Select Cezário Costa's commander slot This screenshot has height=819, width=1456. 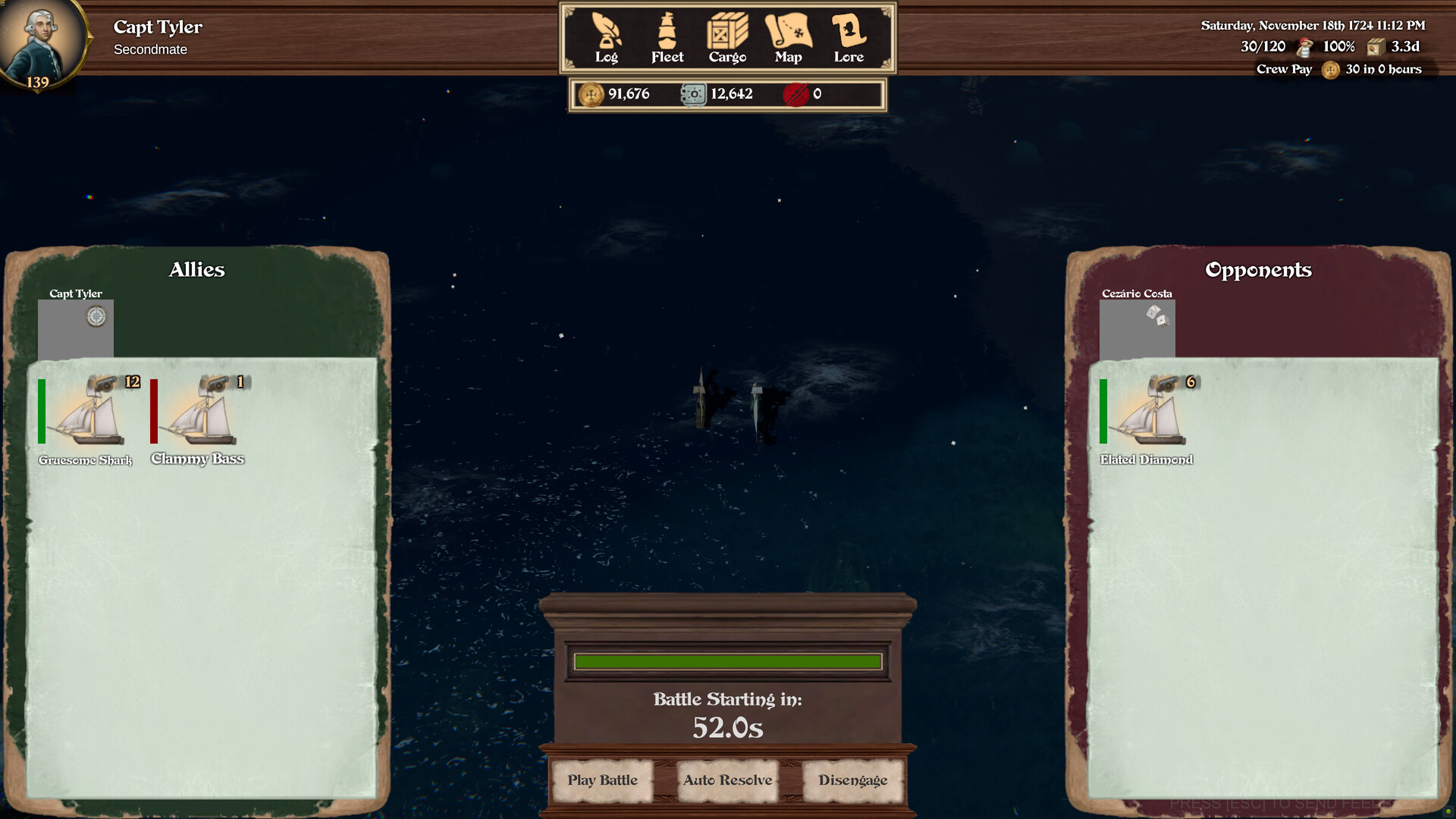(x=1137, y=328)
